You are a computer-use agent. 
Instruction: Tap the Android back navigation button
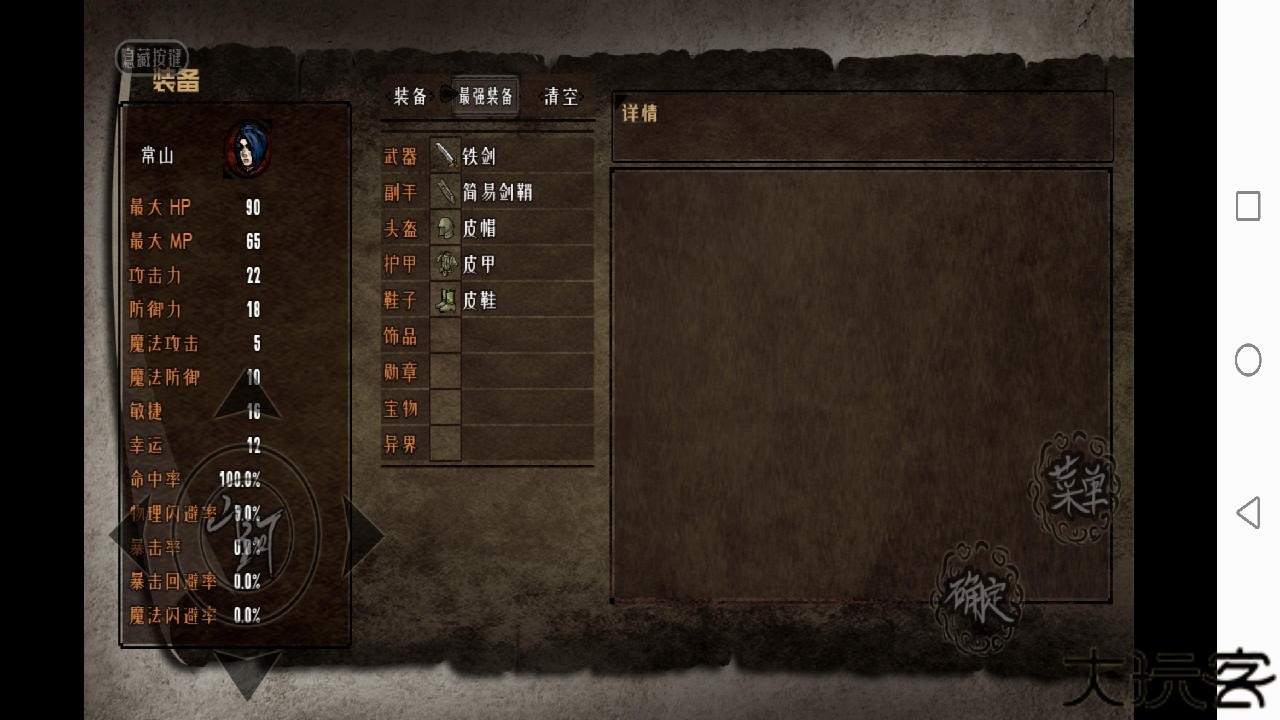click(x=1247, y=513)
